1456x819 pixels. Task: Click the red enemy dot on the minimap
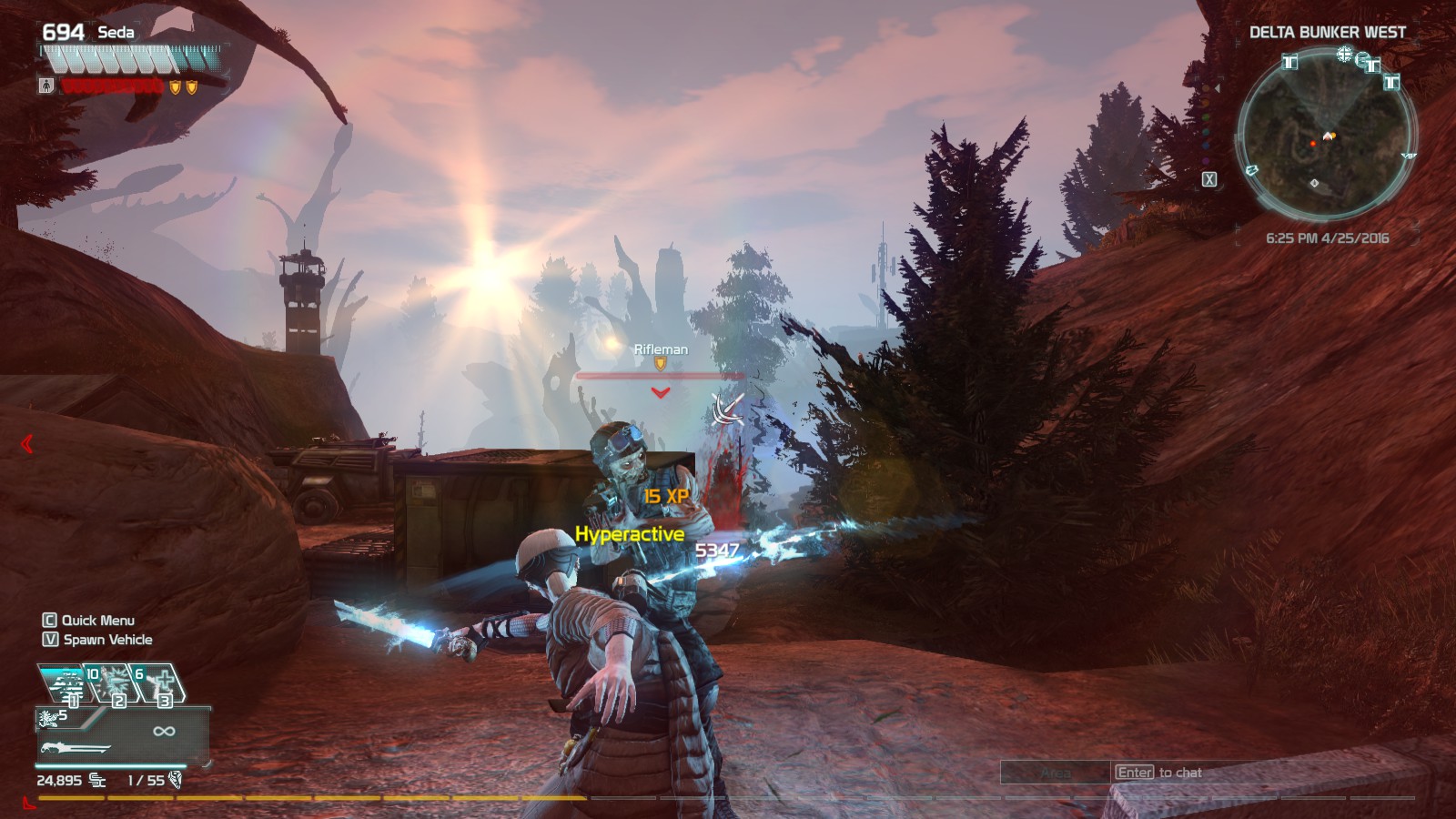coord(1313,143)
